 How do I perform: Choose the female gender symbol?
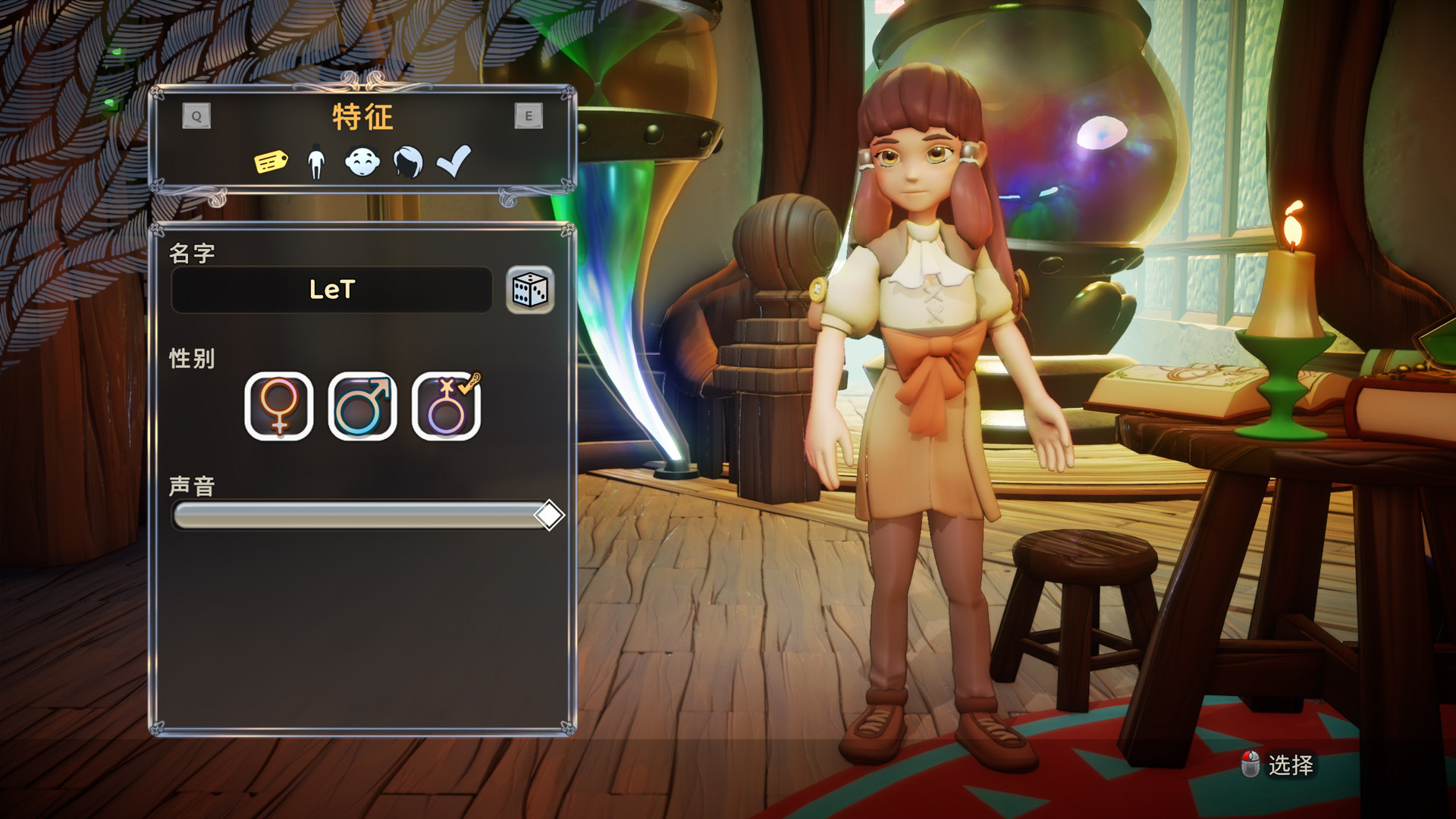279,406
